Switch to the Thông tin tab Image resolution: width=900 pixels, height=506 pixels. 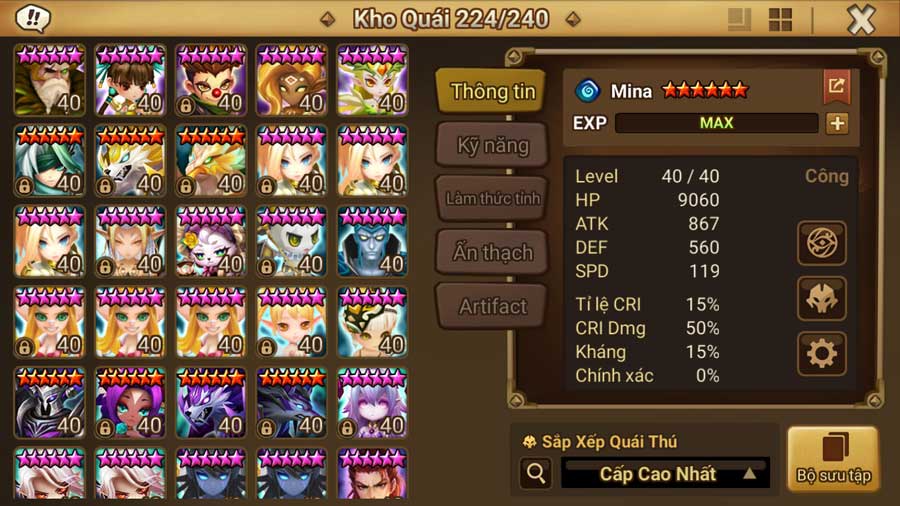(x=491, y=92)
